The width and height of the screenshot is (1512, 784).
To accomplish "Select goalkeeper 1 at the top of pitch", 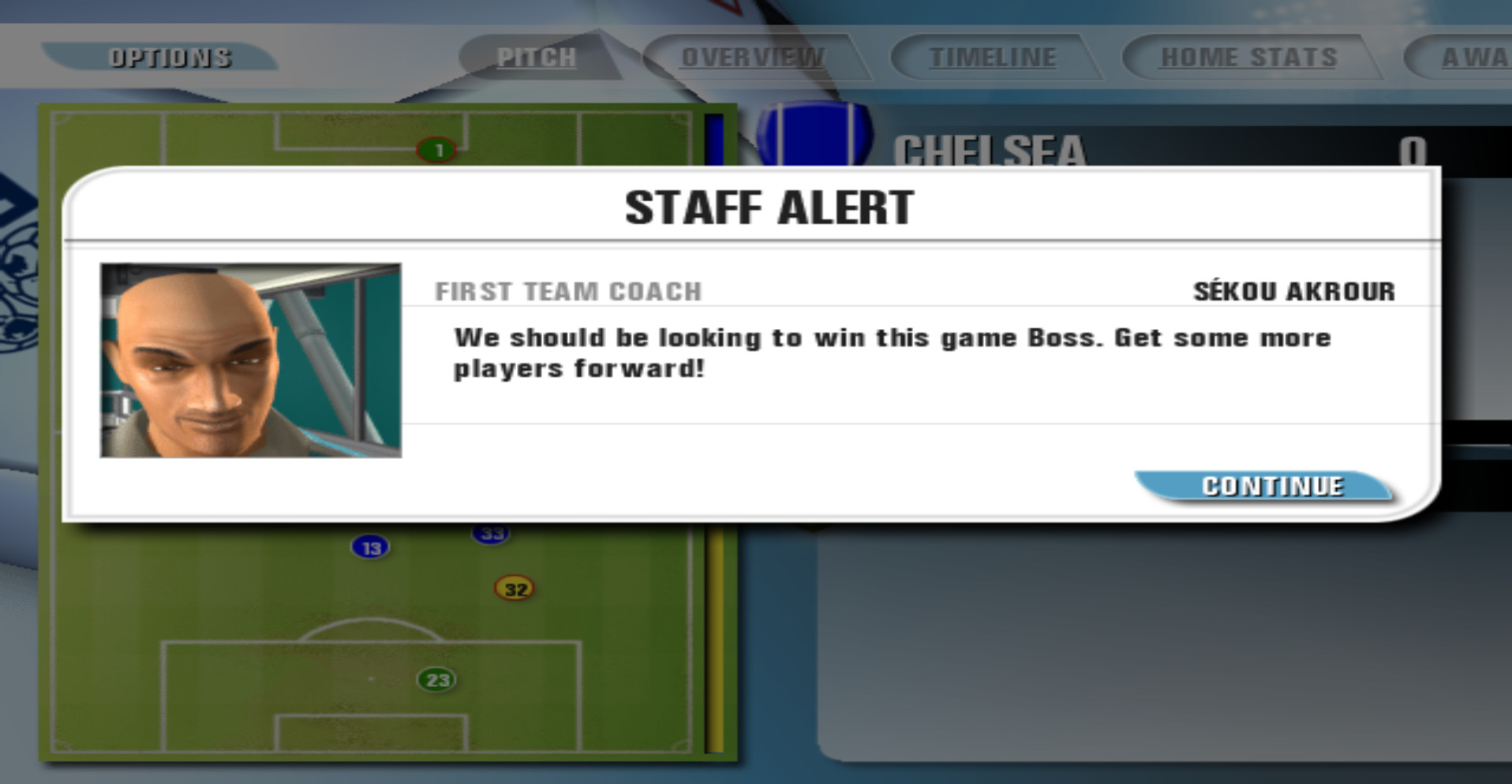I will pos(435,150).
